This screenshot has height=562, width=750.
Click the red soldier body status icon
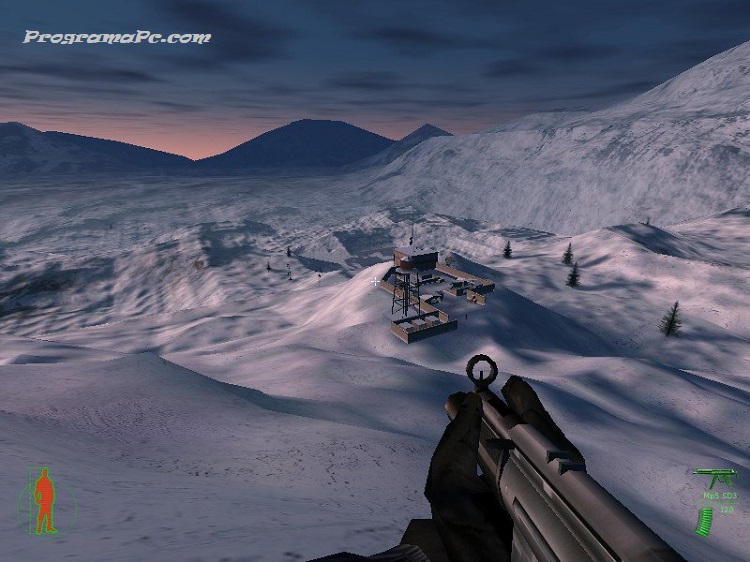(44, 500)
